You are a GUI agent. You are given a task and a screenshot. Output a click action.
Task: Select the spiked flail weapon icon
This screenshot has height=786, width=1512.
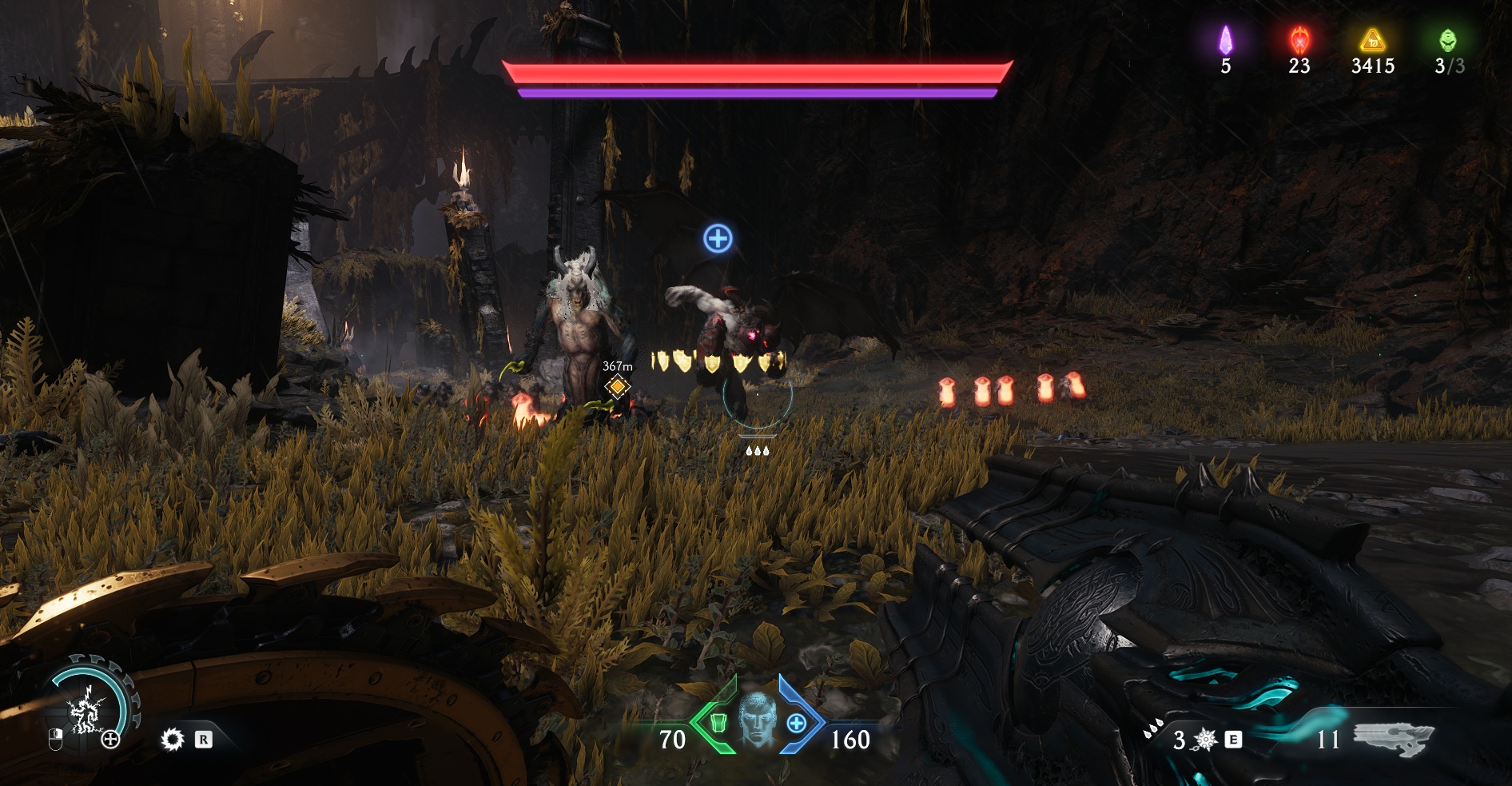pyautogui.click(x=1204, y=740)
